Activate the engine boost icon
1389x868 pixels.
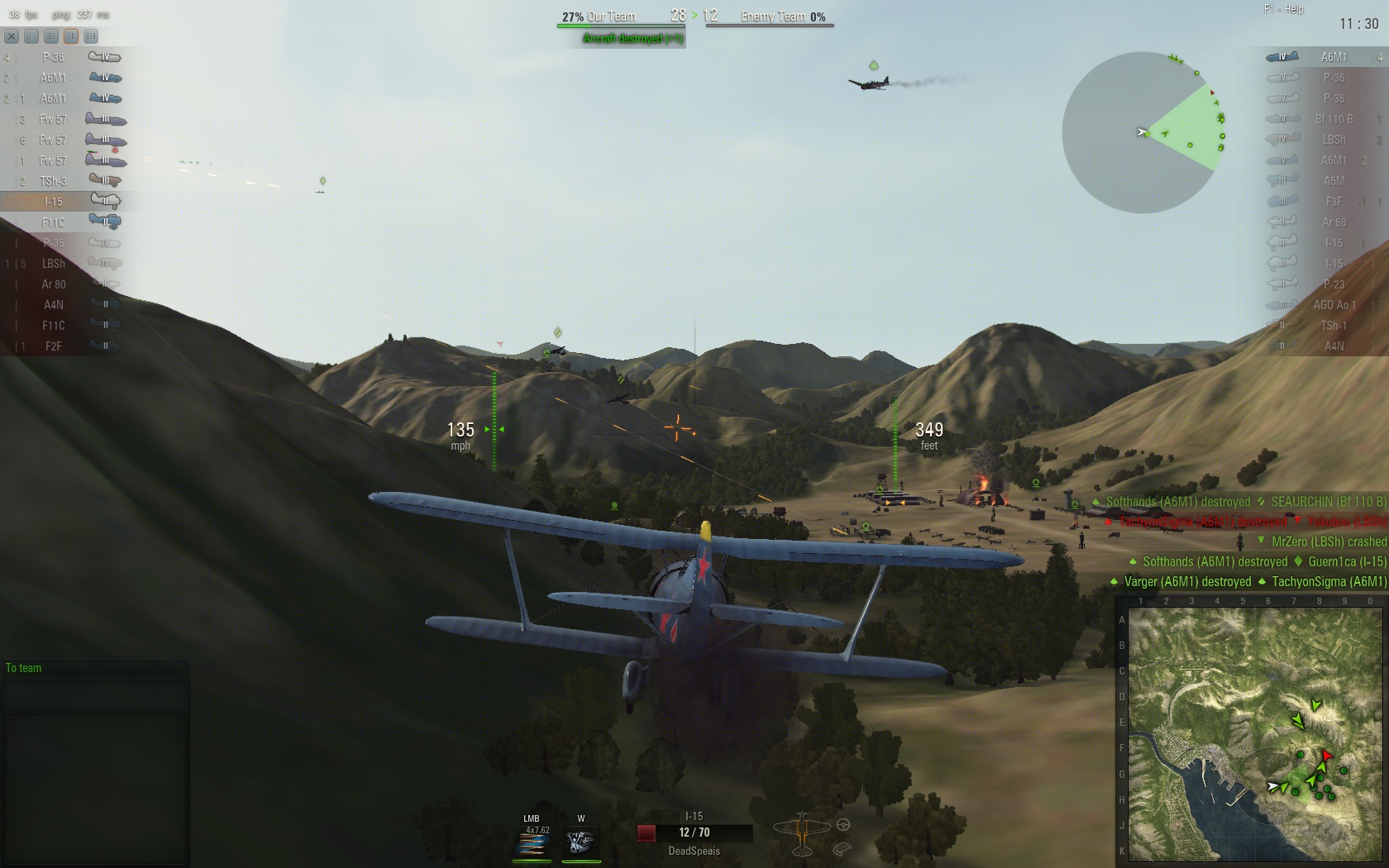click(580, 842)
